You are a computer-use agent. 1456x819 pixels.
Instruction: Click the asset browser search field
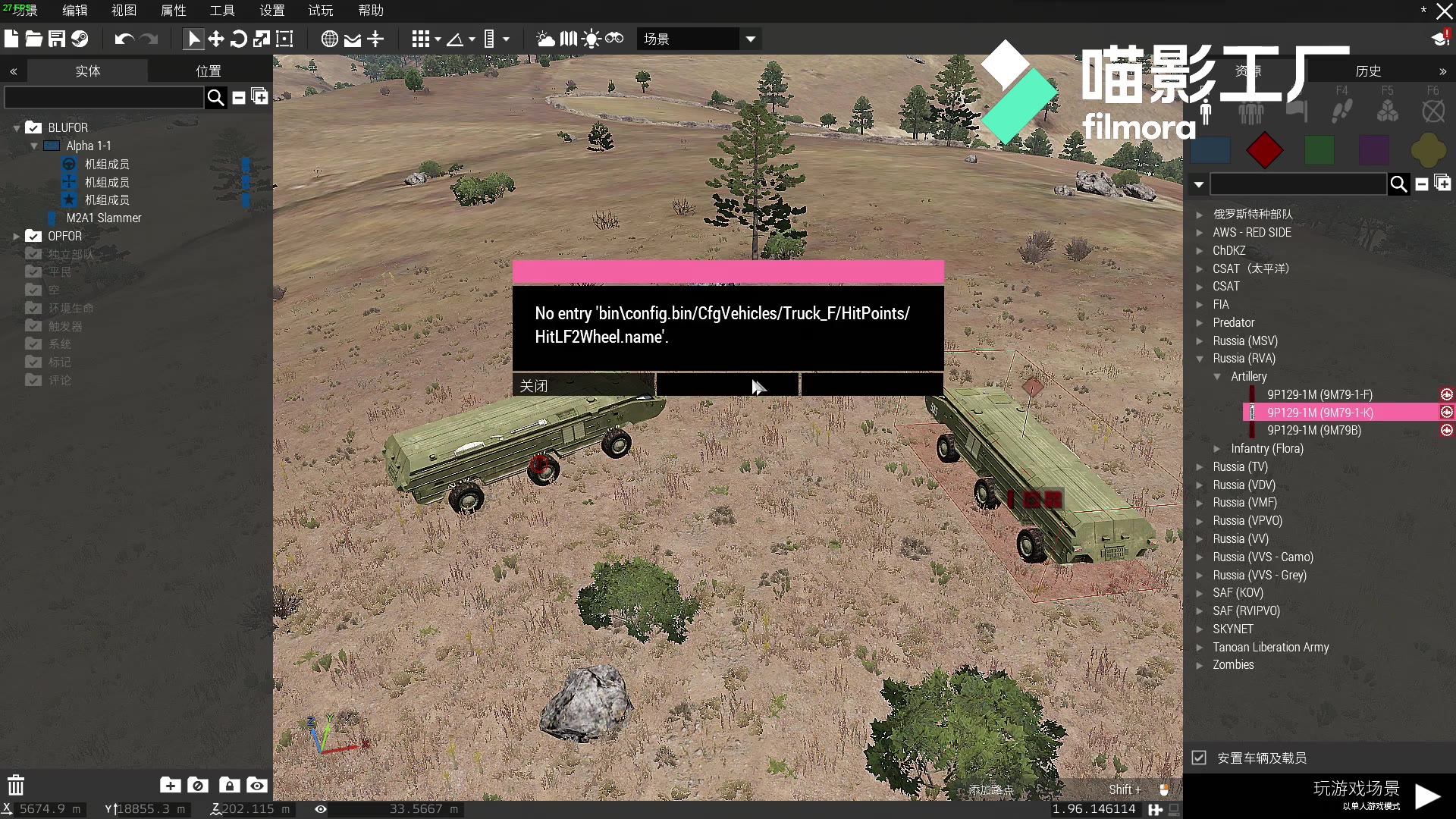coord(1298,184)
